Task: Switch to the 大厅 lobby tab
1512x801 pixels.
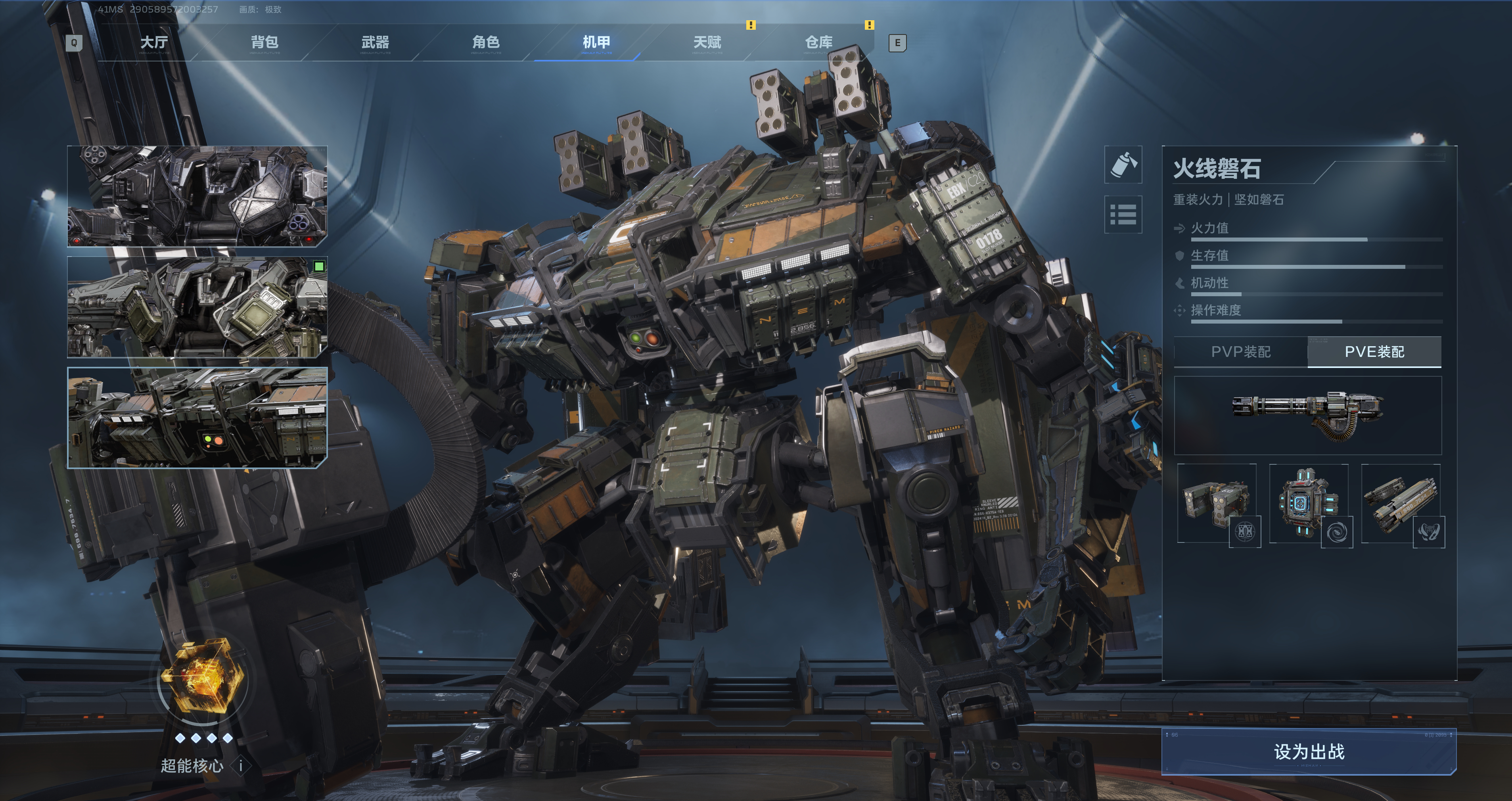Action: (154, 42)
